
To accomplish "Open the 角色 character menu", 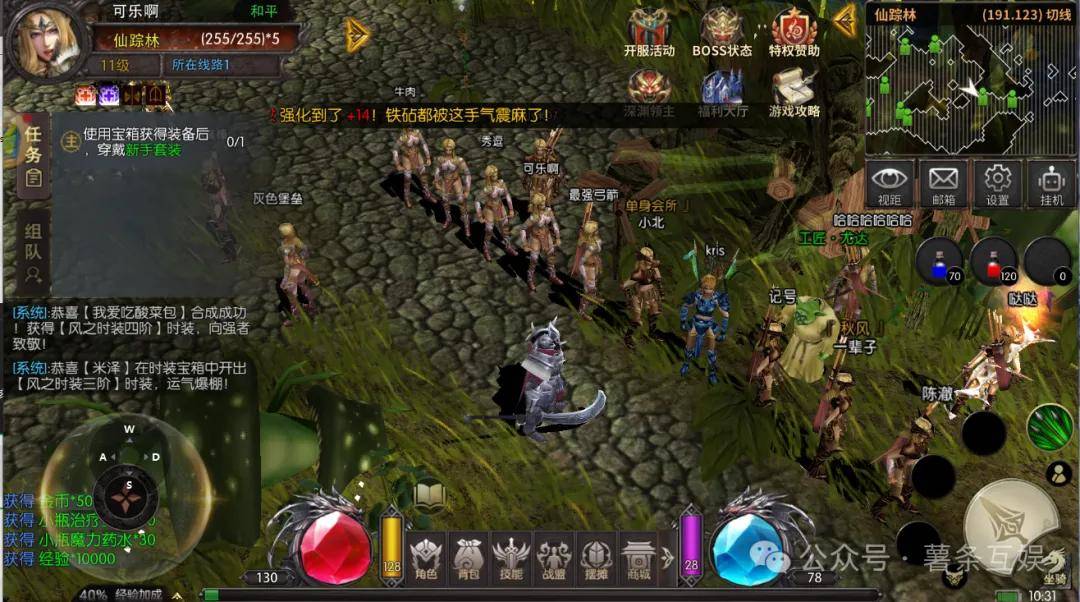I will tap(426, 558).
